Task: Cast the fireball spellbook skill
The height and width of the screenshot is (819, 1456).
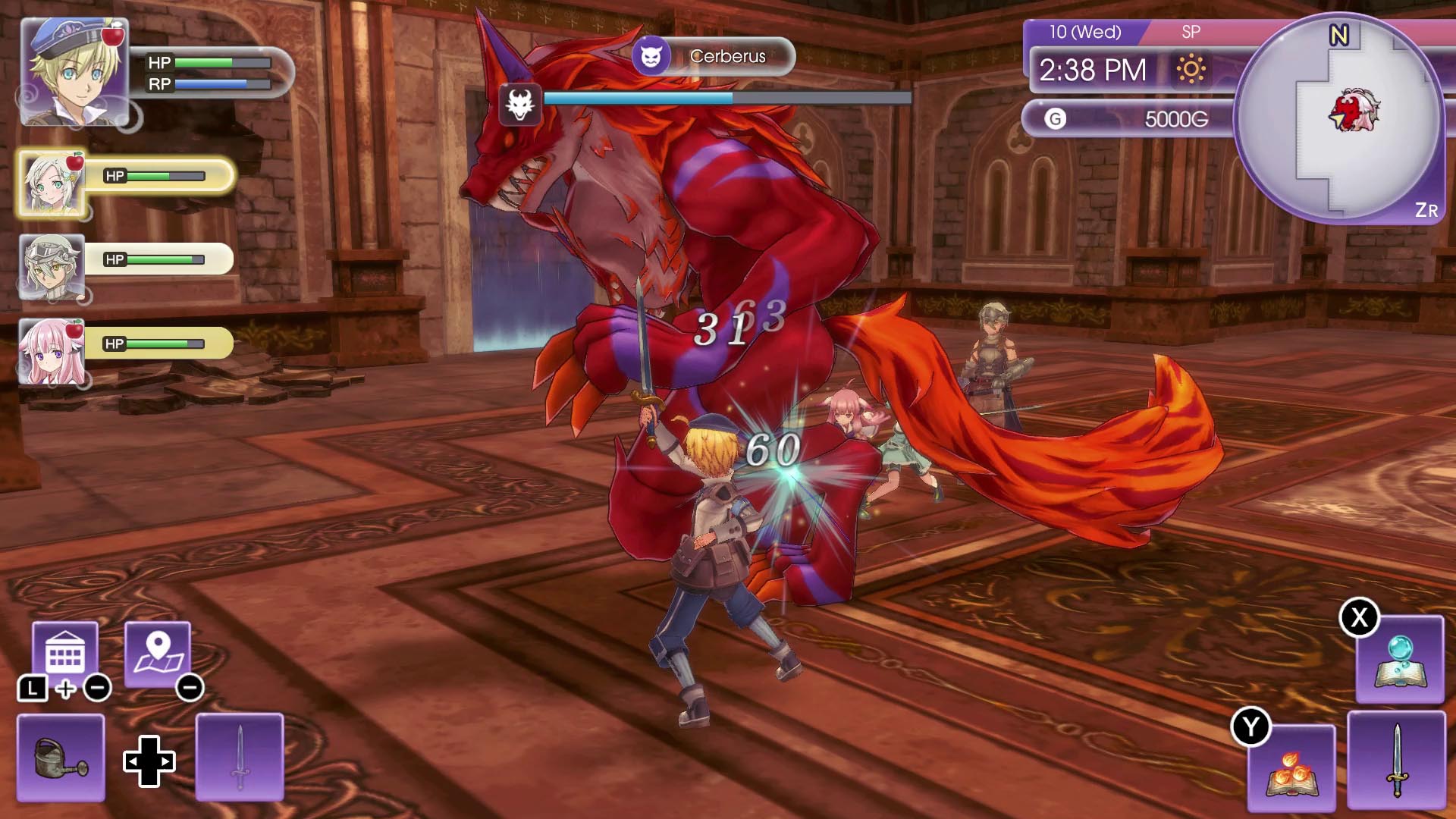Action: coord(1291,767)
